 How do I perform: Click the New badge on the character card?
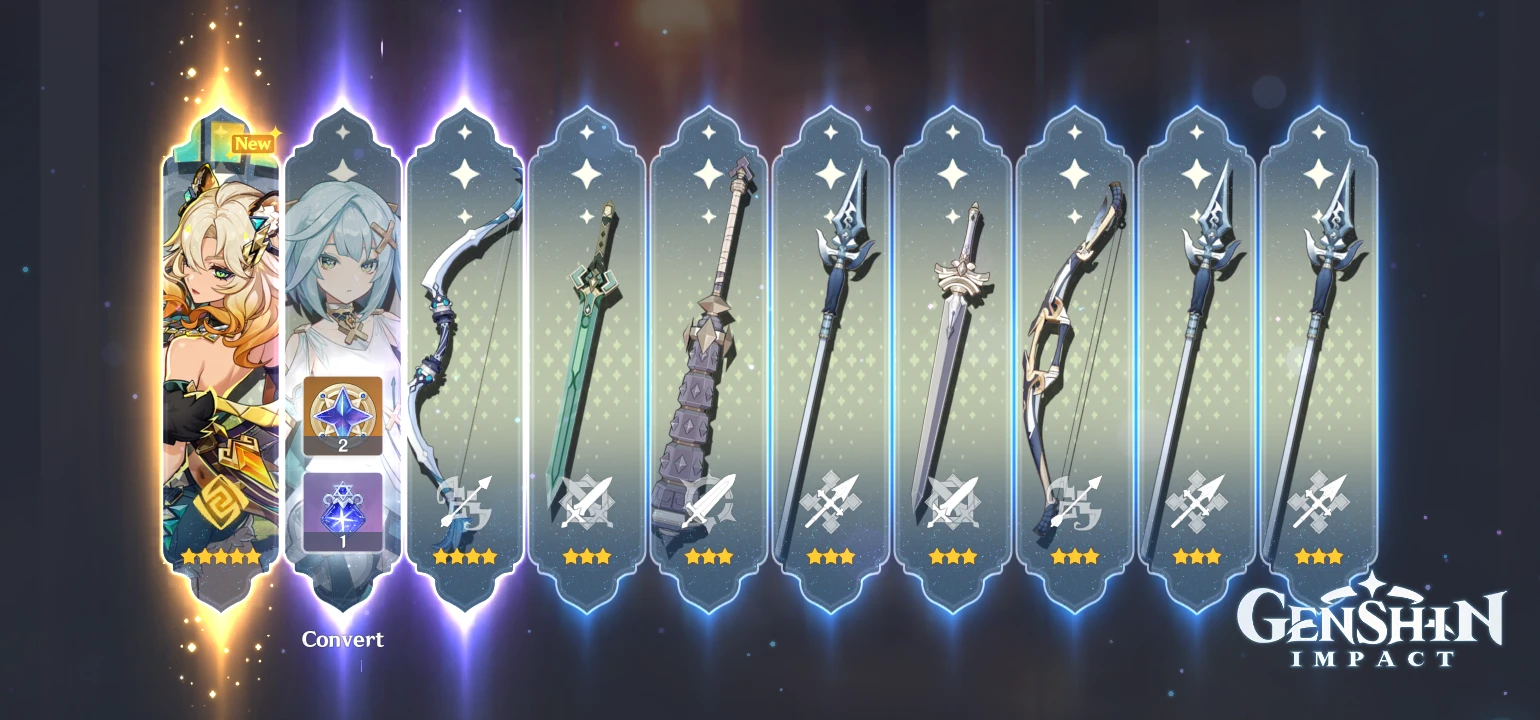tap(251, 143)
